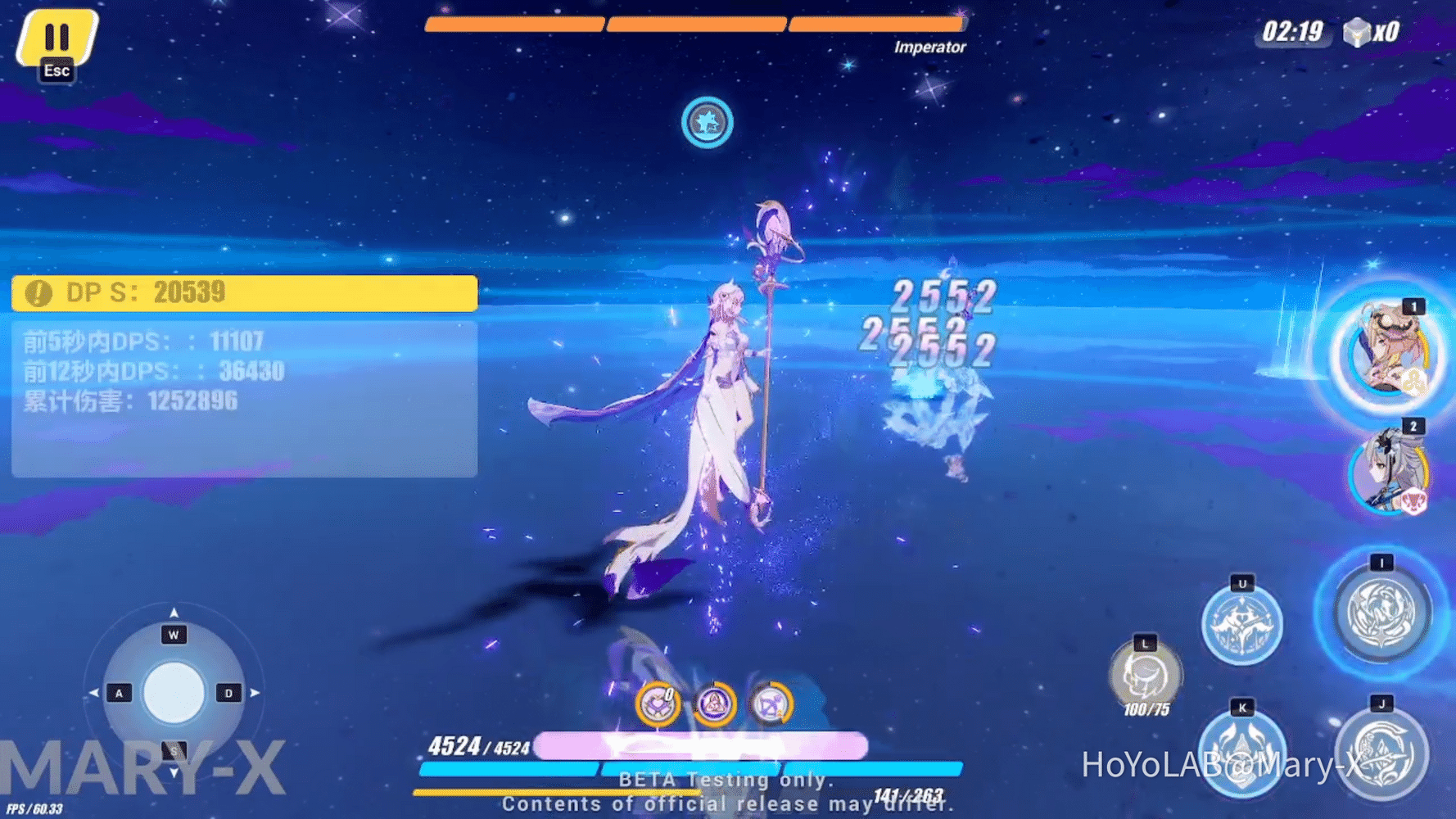
Task: Tap the heart buff icon showing 0 stacks
Action: (x=660, y=705)
